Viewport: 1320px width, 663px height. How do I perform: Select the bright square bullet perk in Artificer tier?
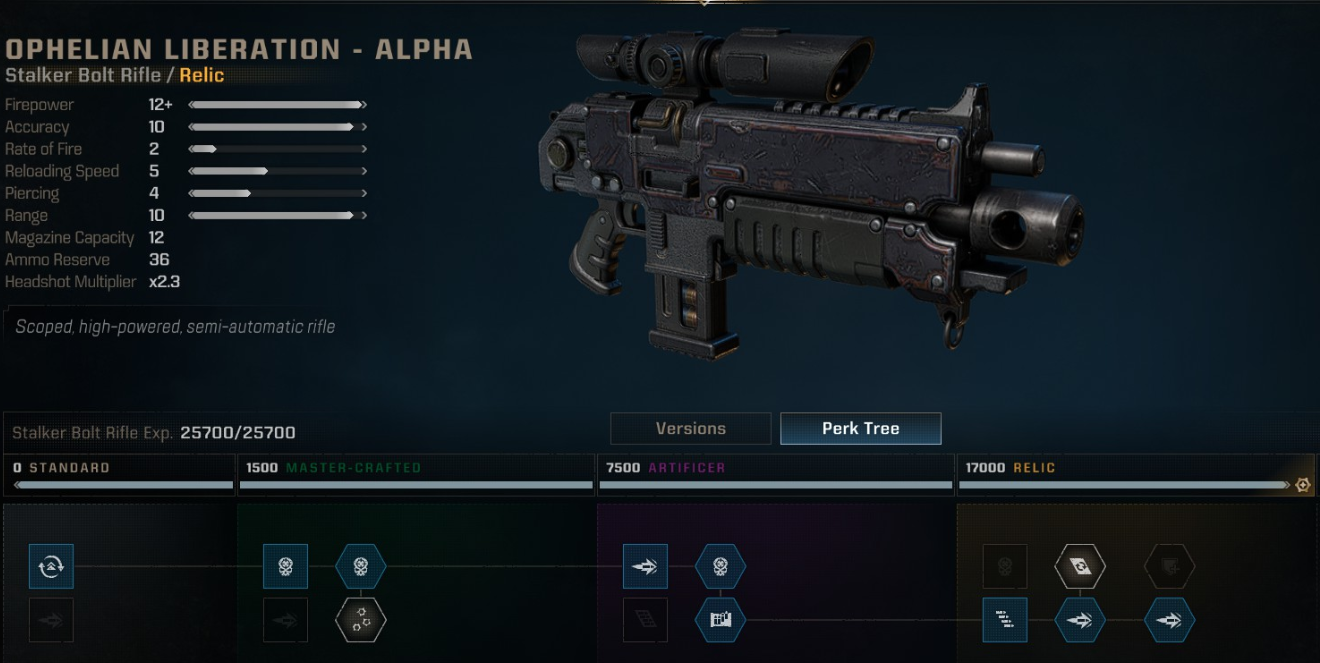[x=645, y=567]
